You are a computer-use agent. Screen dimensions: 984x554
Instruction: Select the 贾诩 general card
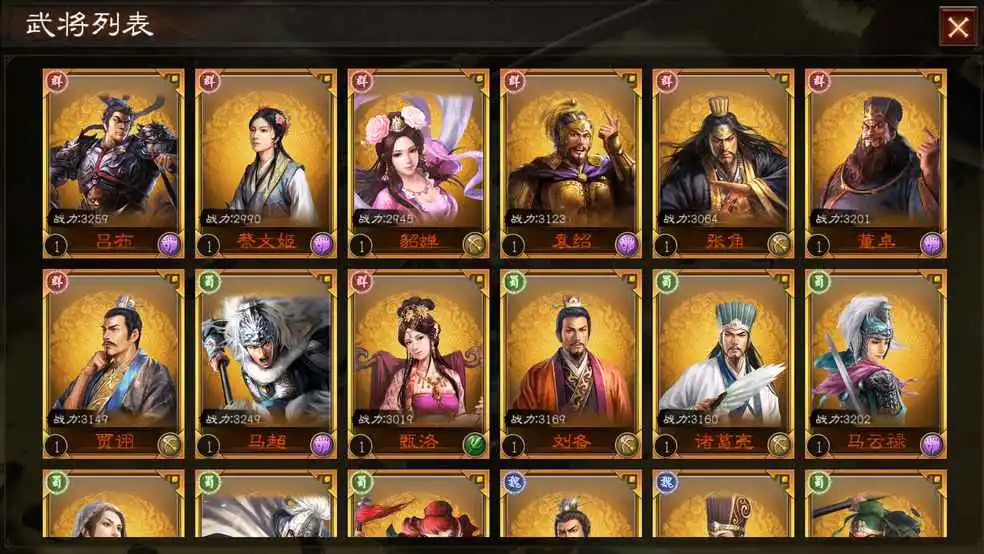point(114,360)
